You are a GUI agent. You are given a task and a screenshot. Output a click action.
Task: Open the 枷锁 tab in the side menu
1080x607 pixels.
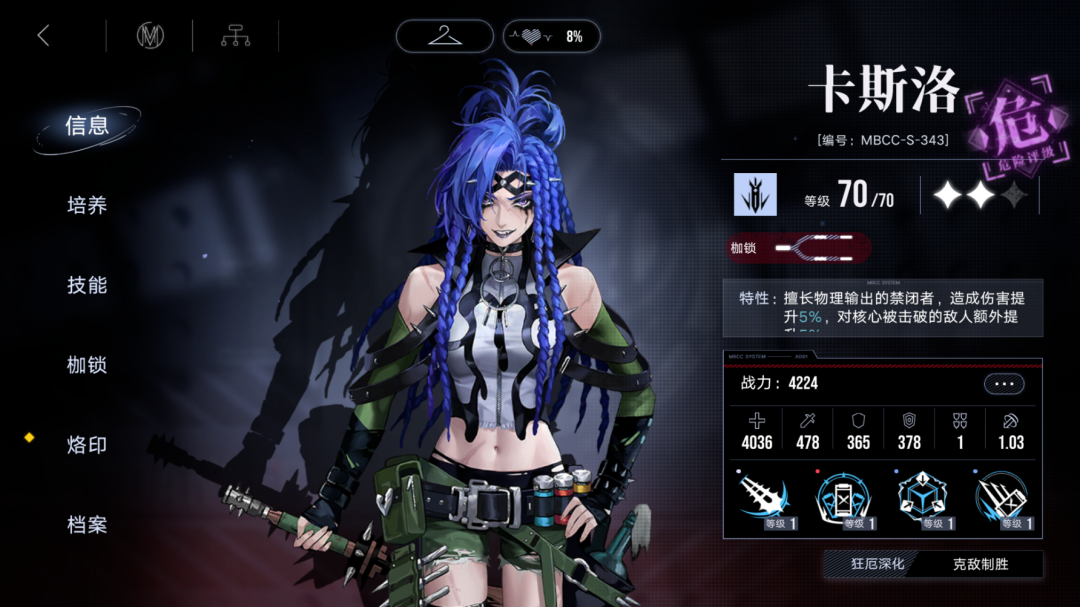pos(87,366)
